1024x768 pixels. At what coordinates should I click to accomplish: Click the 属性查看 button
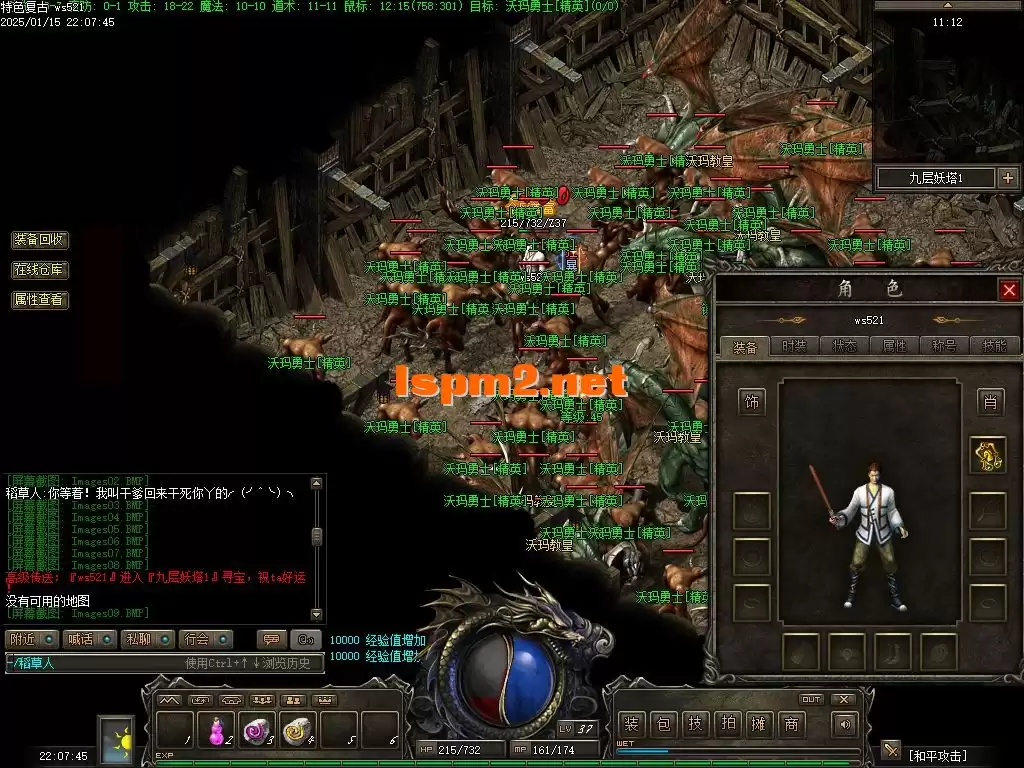pos(40,299)
